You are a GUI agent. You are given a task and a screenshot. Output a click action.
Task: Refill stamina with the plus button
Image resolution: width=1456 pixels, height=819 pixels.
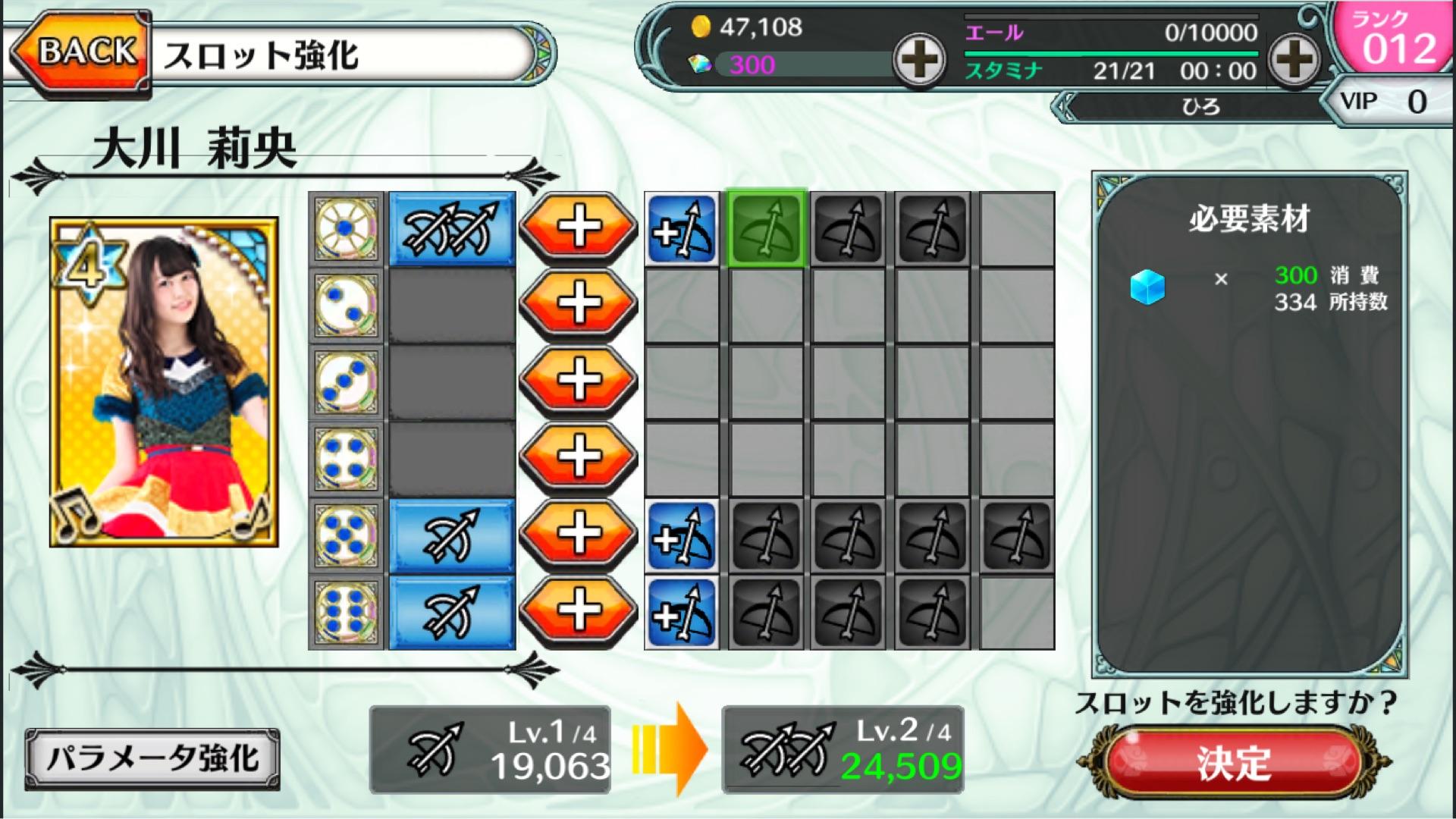point(1294,59)
